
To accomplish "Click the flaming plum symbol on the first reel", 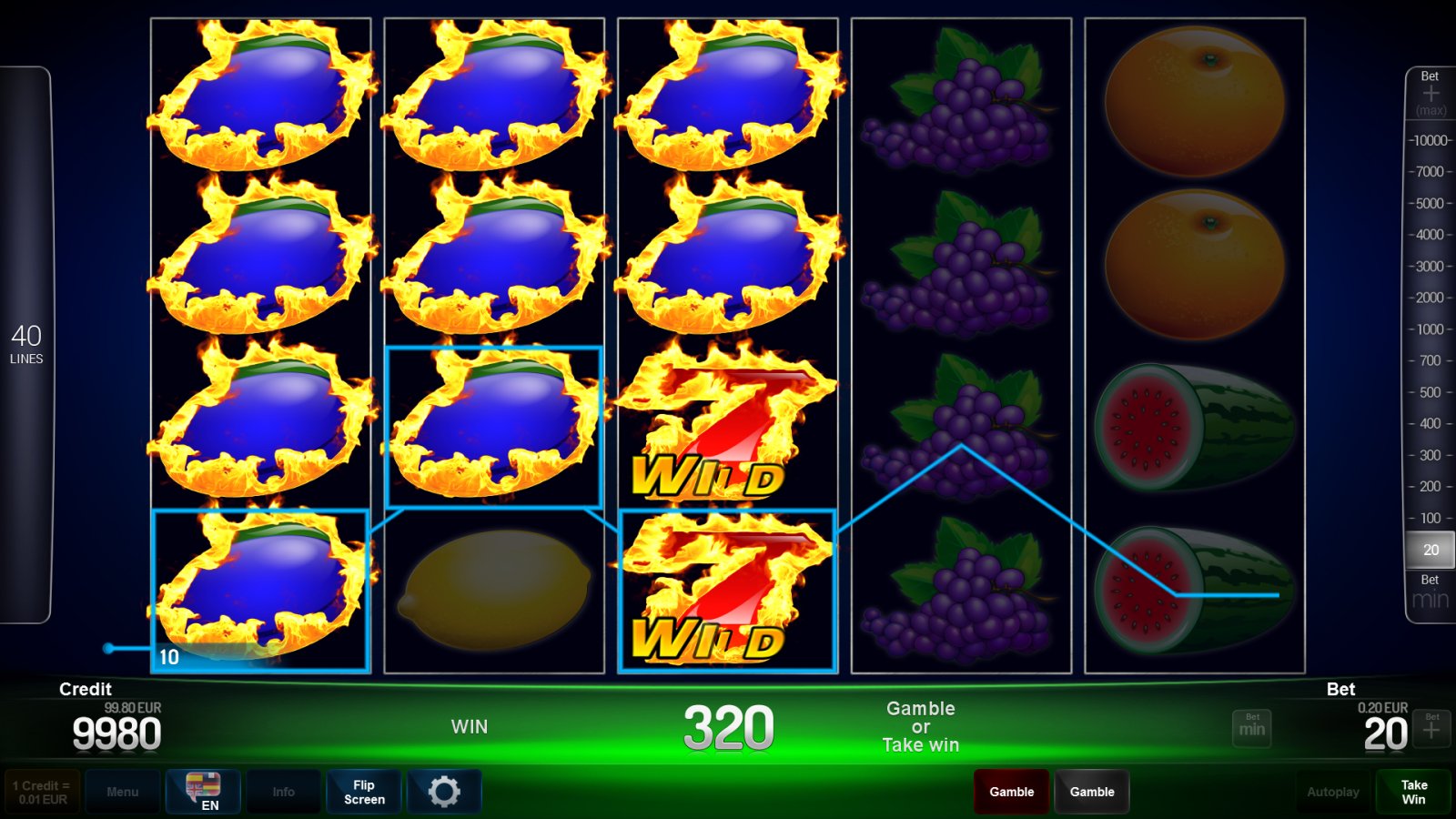I will click(x=259, y=264).
